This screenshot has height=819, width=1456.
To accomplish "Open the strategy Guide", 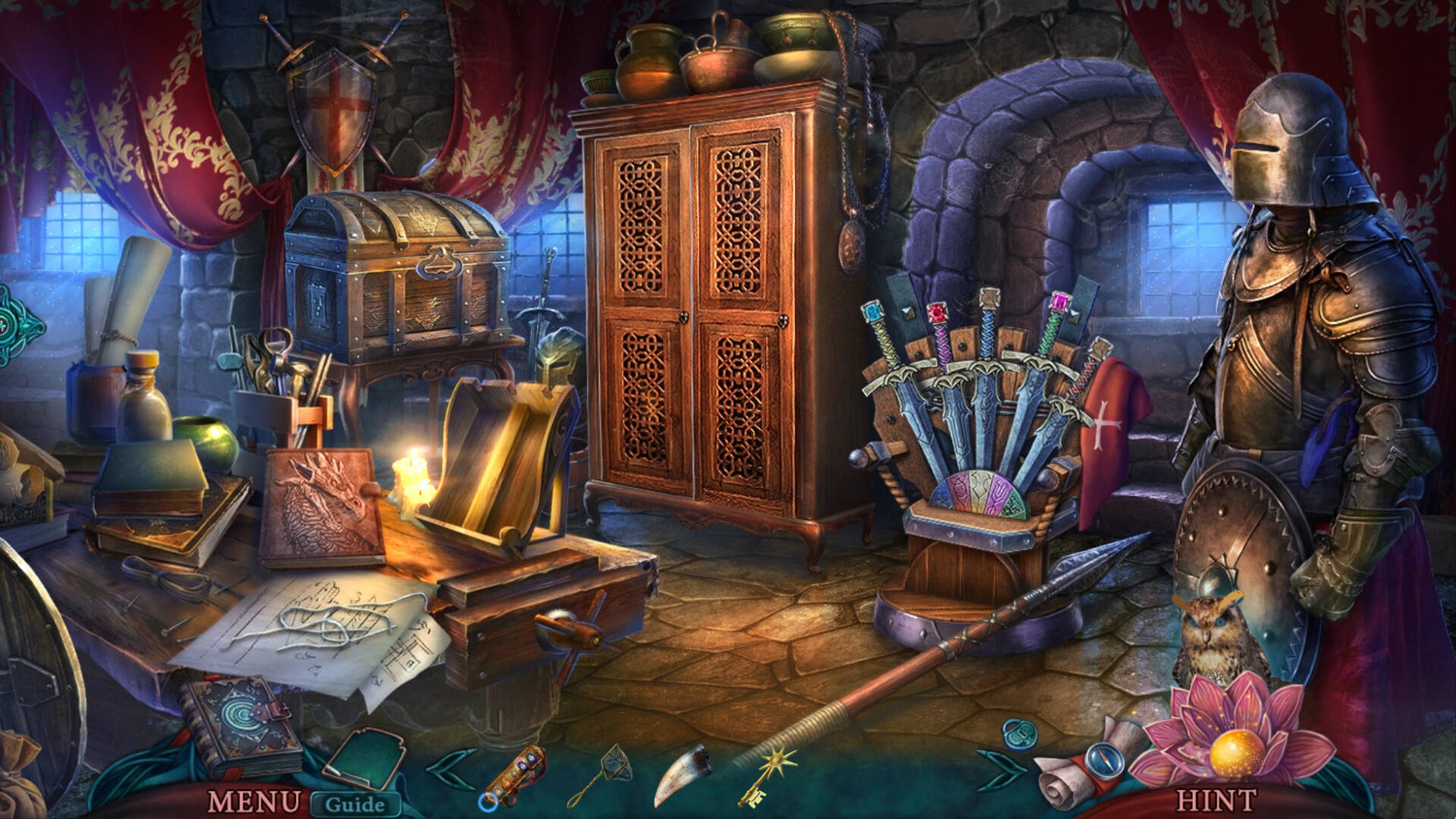I will coord(354,803).
